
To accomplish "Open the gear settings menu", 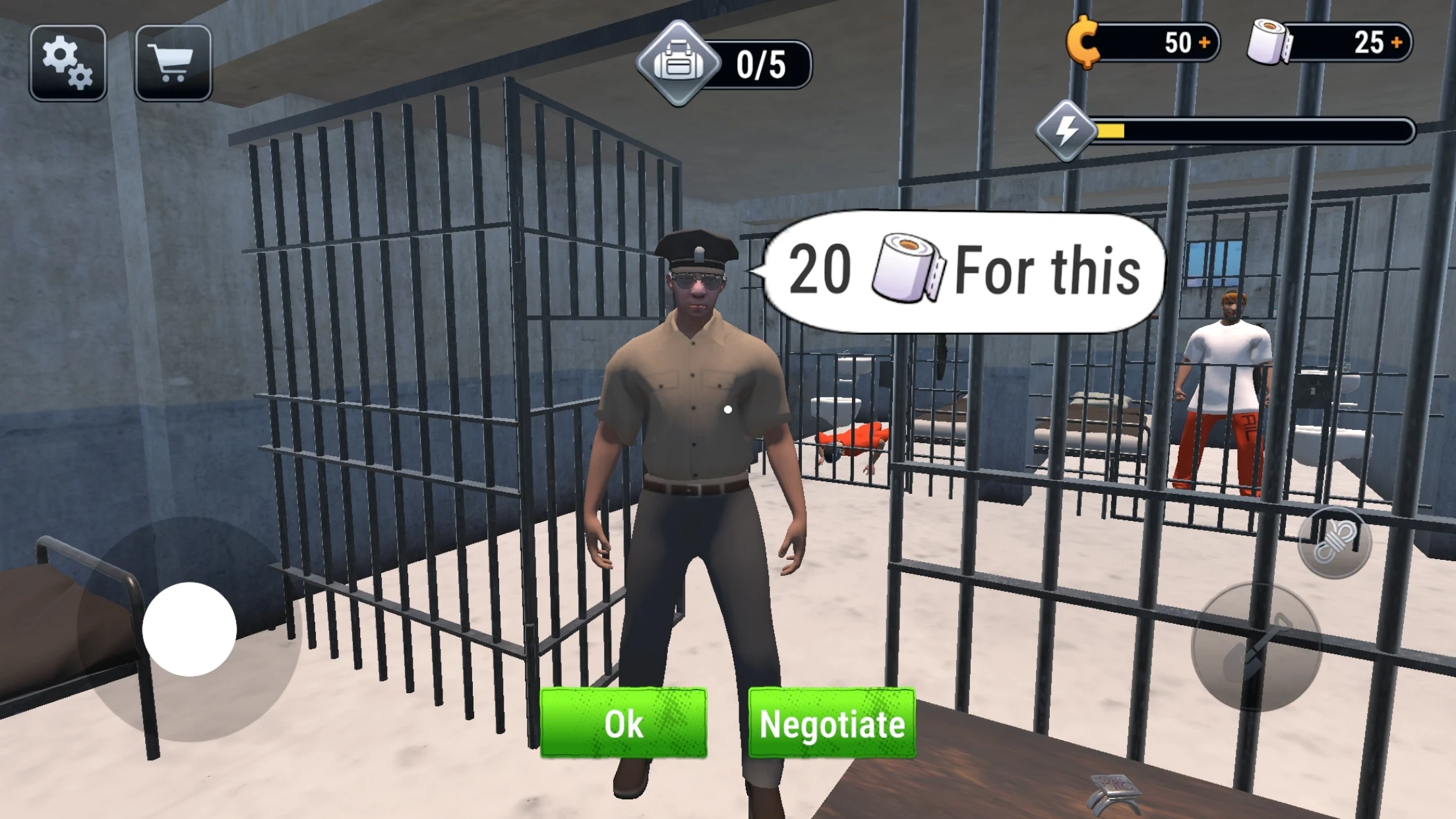I will (x=67, y=63).
